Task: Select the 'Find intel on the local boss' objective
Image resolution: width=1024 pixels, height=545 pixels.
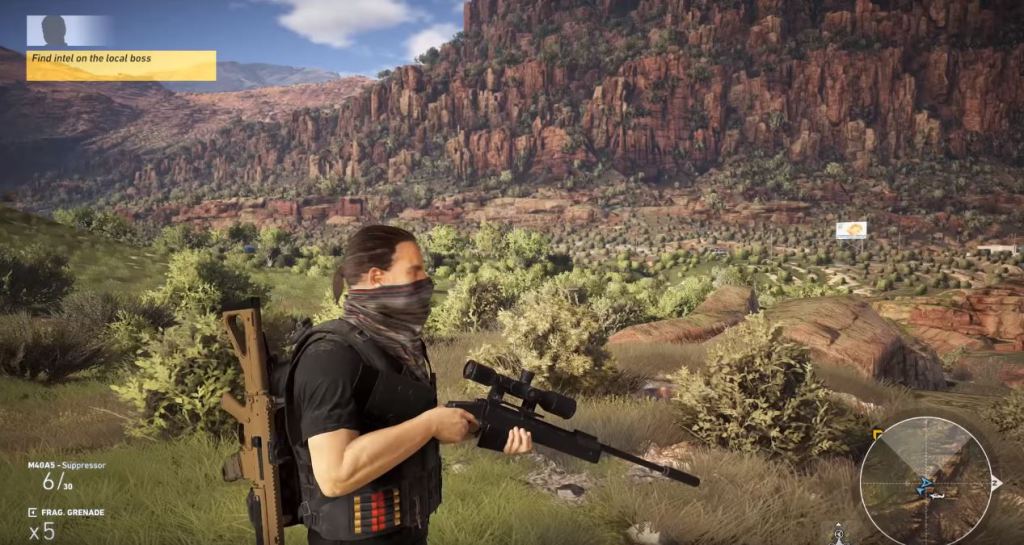Action: point(120,64)
